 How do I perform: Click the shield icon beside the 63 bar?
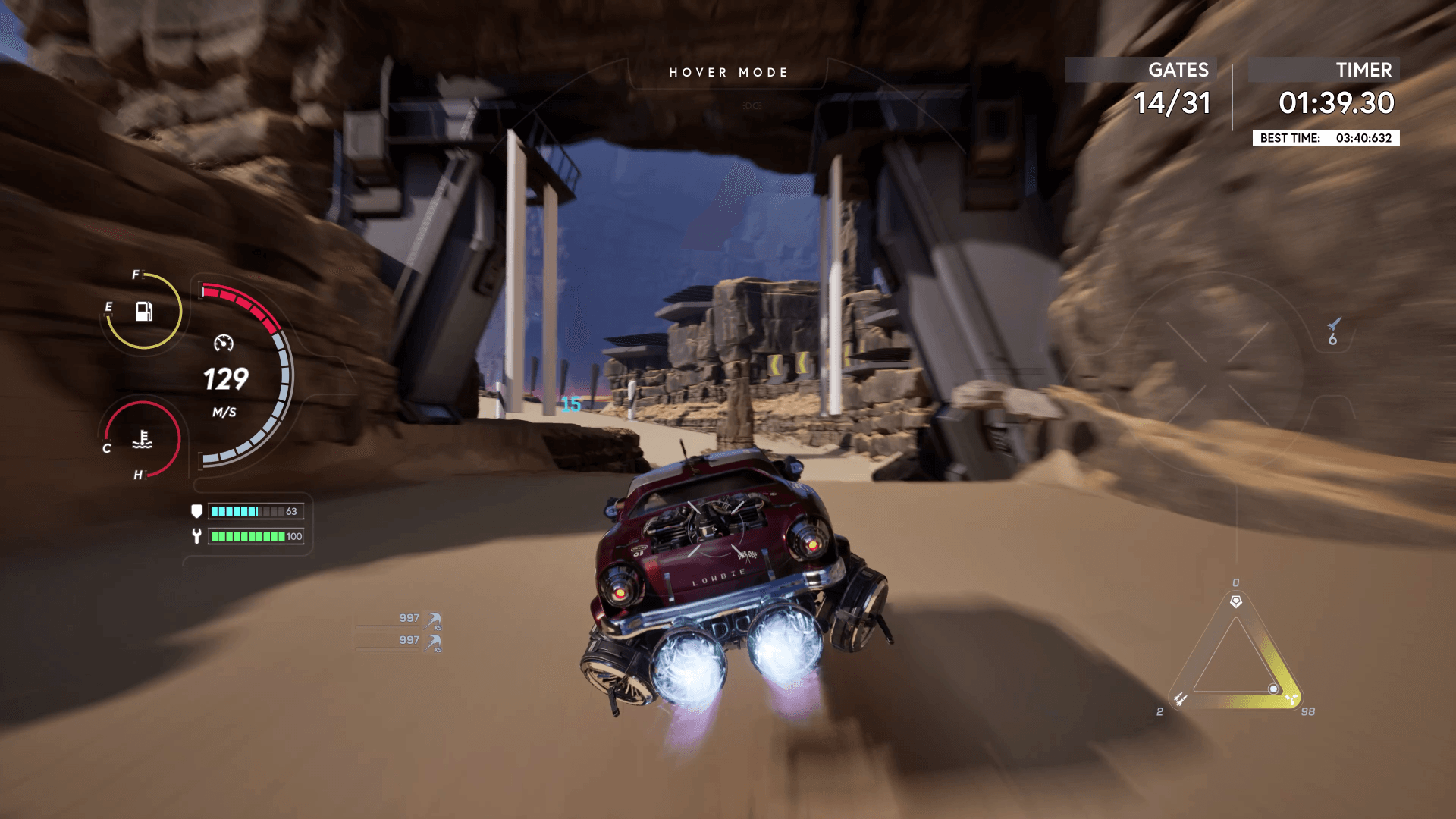click(196, 510)
